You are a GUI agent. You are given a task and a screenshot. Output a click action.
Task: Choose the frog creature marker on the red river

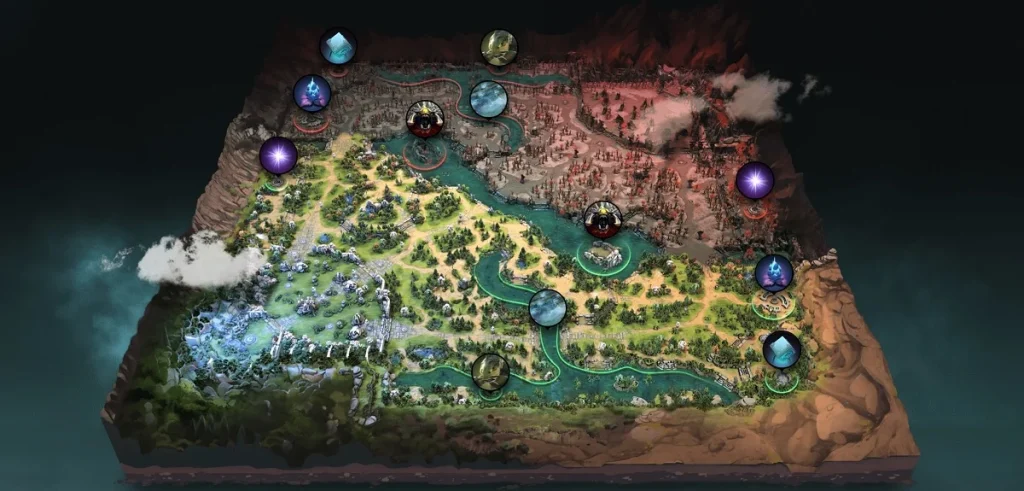(x=498, y=46)
